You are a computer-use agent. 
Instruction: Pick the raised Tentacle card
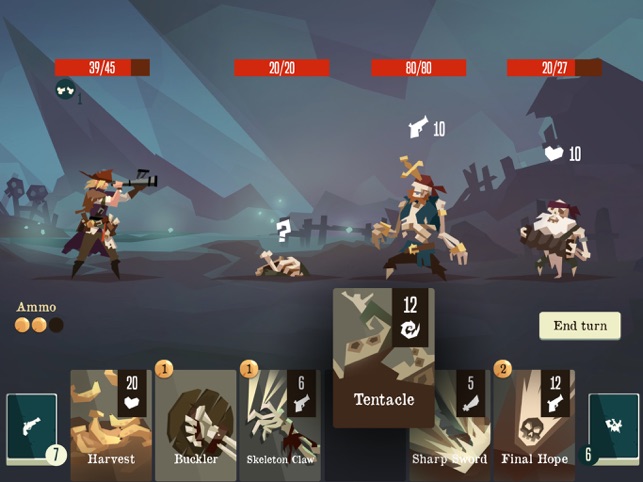[x=383, y=357]
